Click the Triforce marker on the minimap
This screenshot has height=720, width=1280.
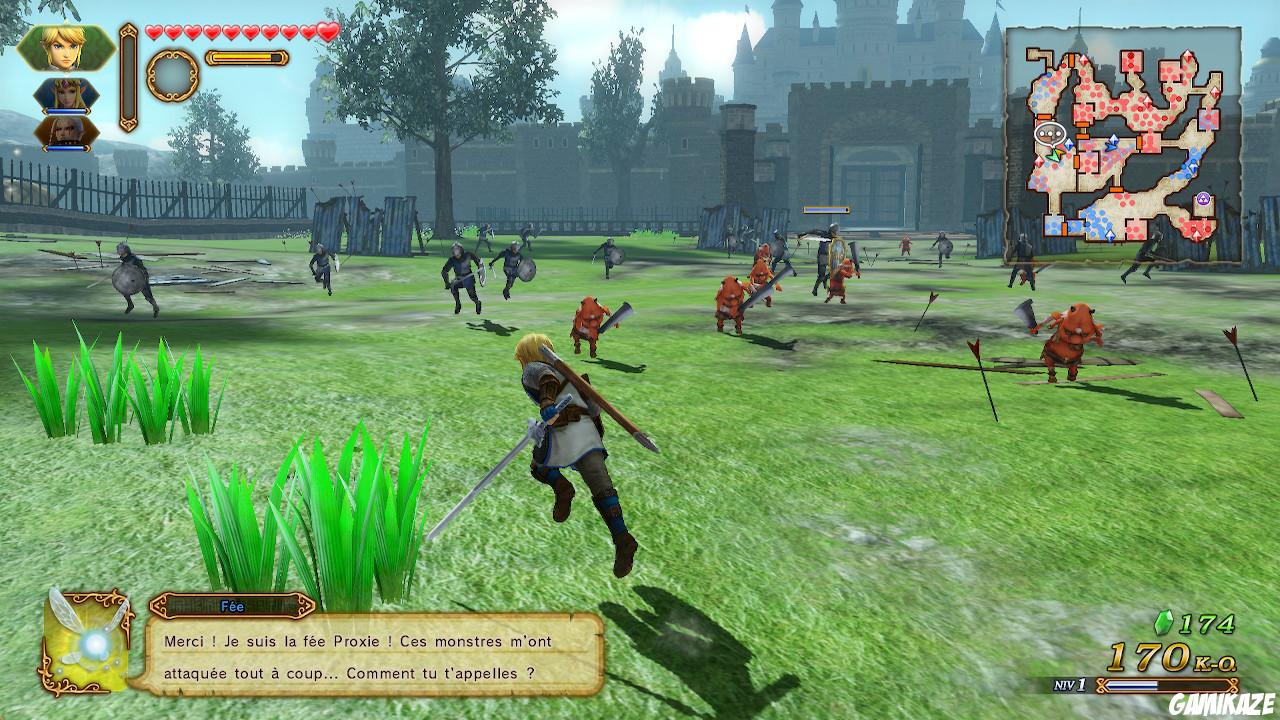coord(1203,198)
